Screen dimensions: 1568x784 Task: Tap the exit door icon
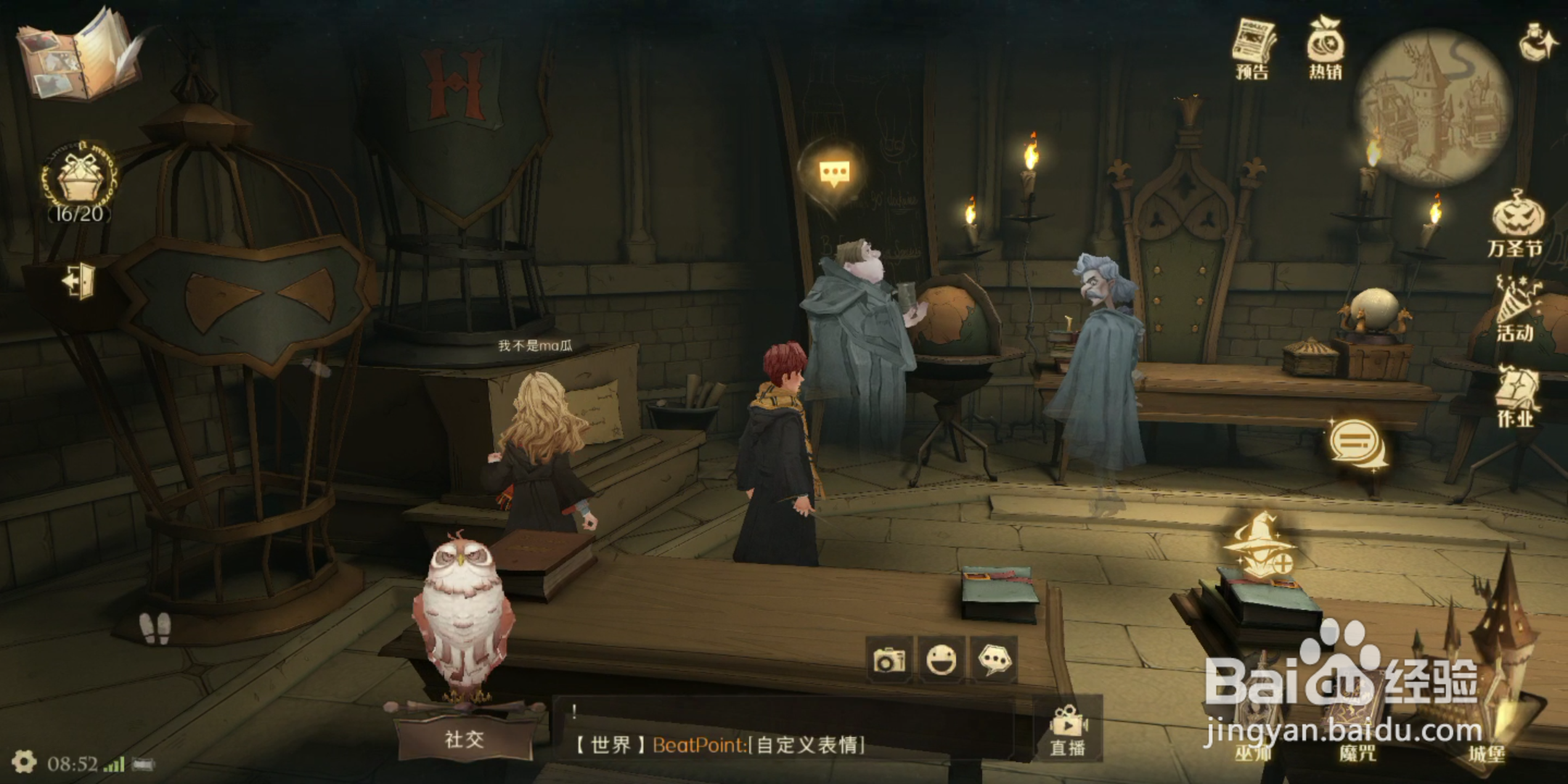pyautogui.click(x=78, y=279)
